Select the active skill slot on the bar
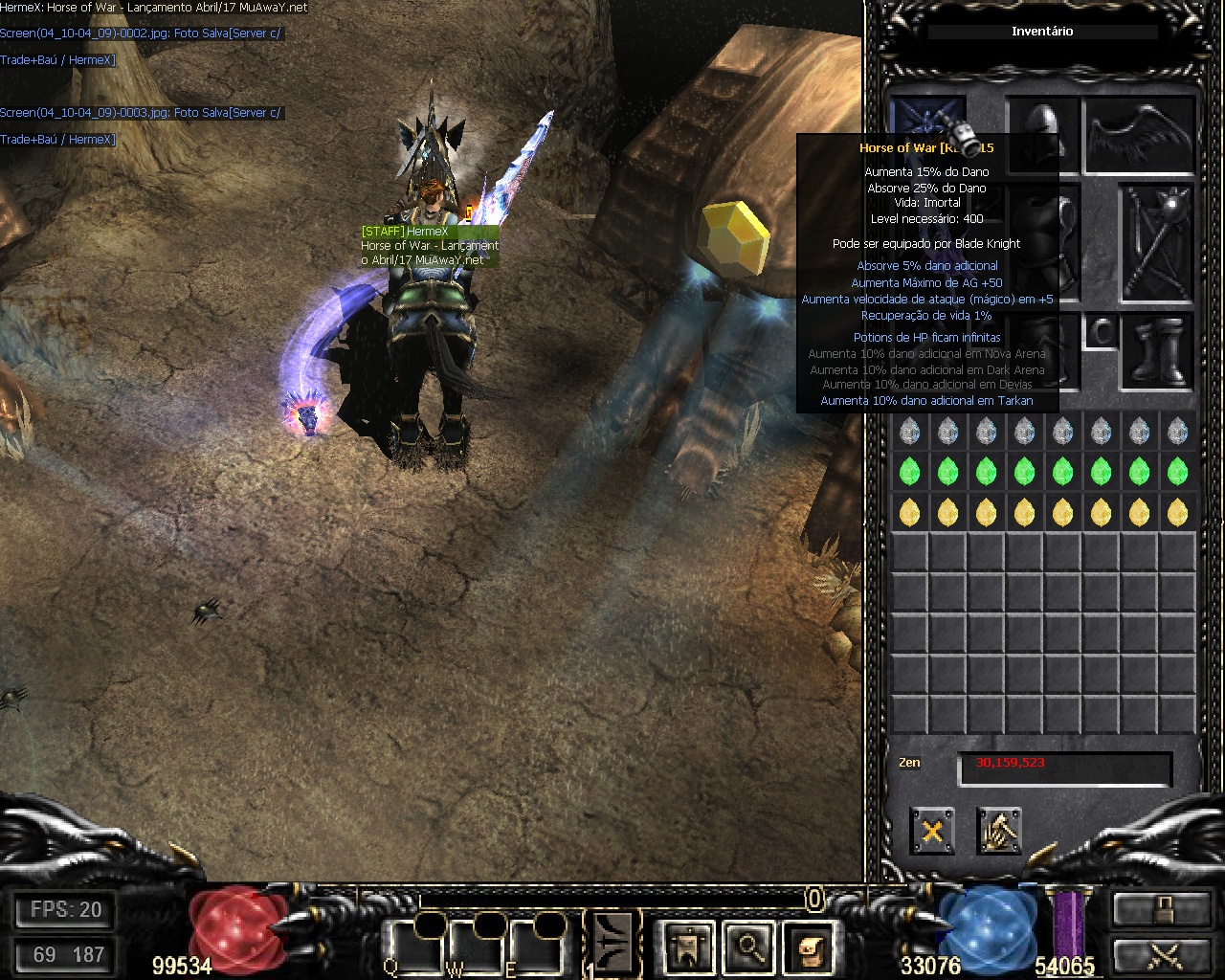1225x980 pixels. (x=612, y=943)
